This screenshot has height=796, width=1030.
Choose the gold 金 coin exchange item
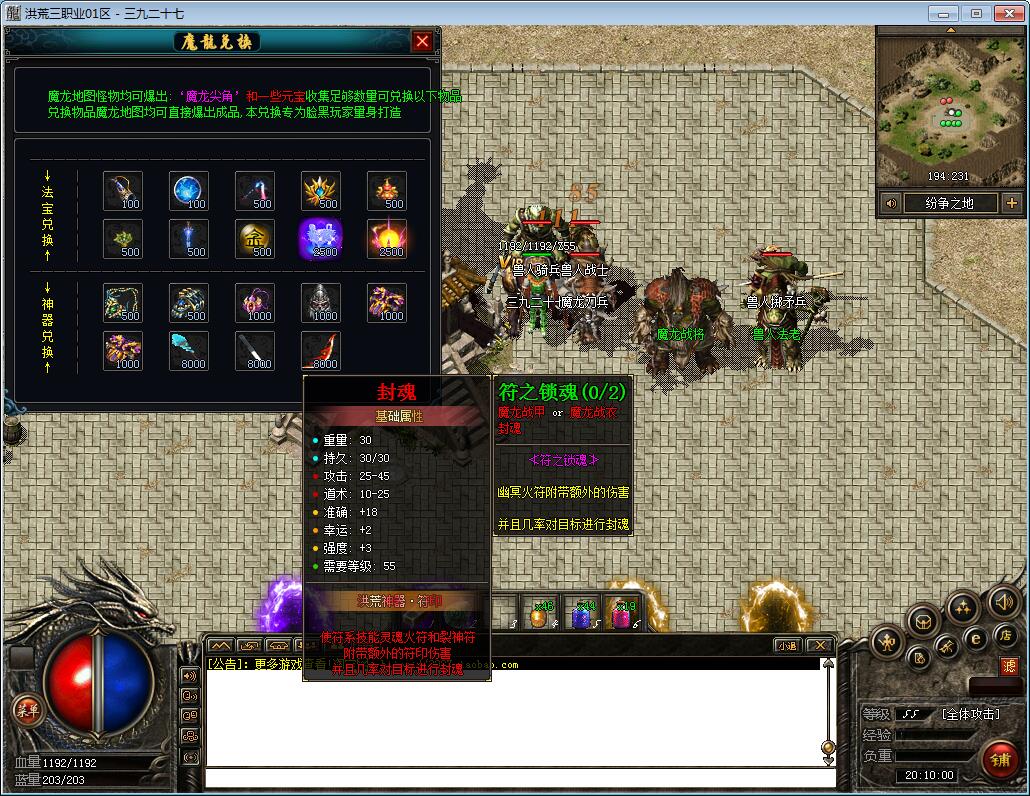point(255,238)
